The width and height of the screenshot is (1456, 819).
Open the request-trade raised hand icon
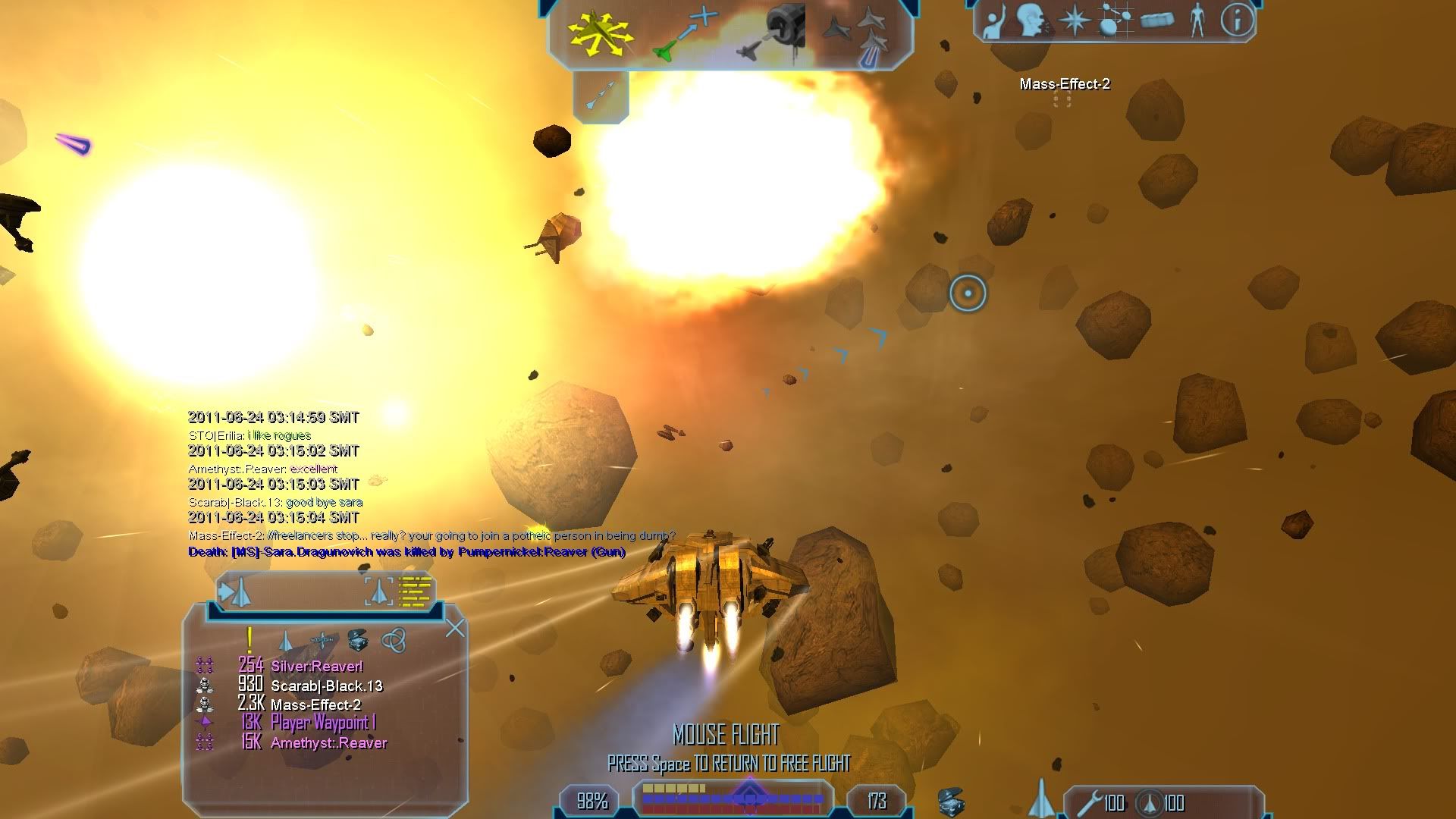[x=993, y=21]
